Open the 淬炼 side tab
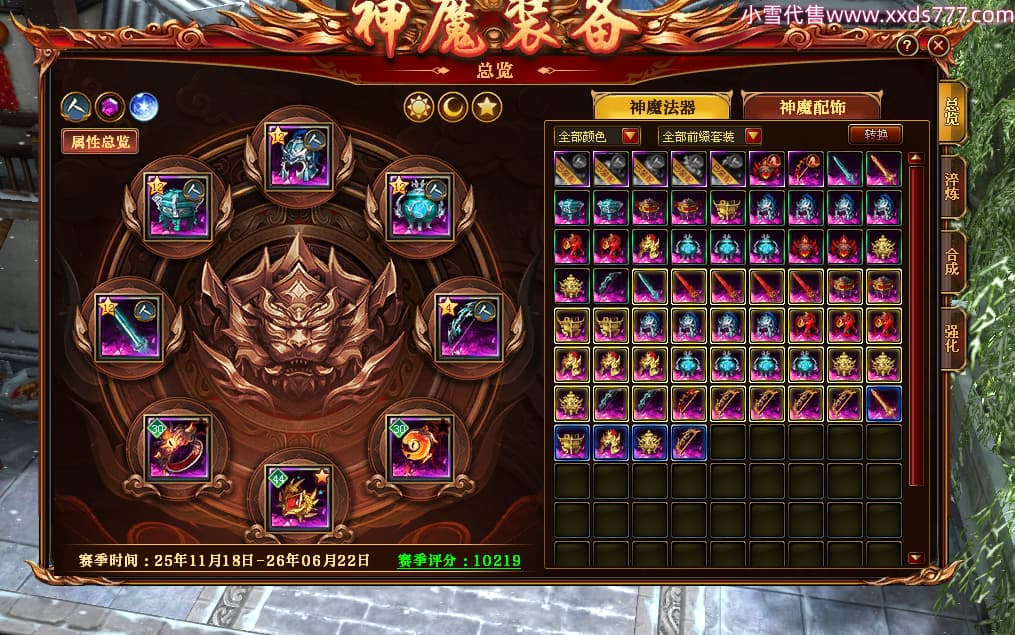Screen dimensions: 1015x635 952,188
